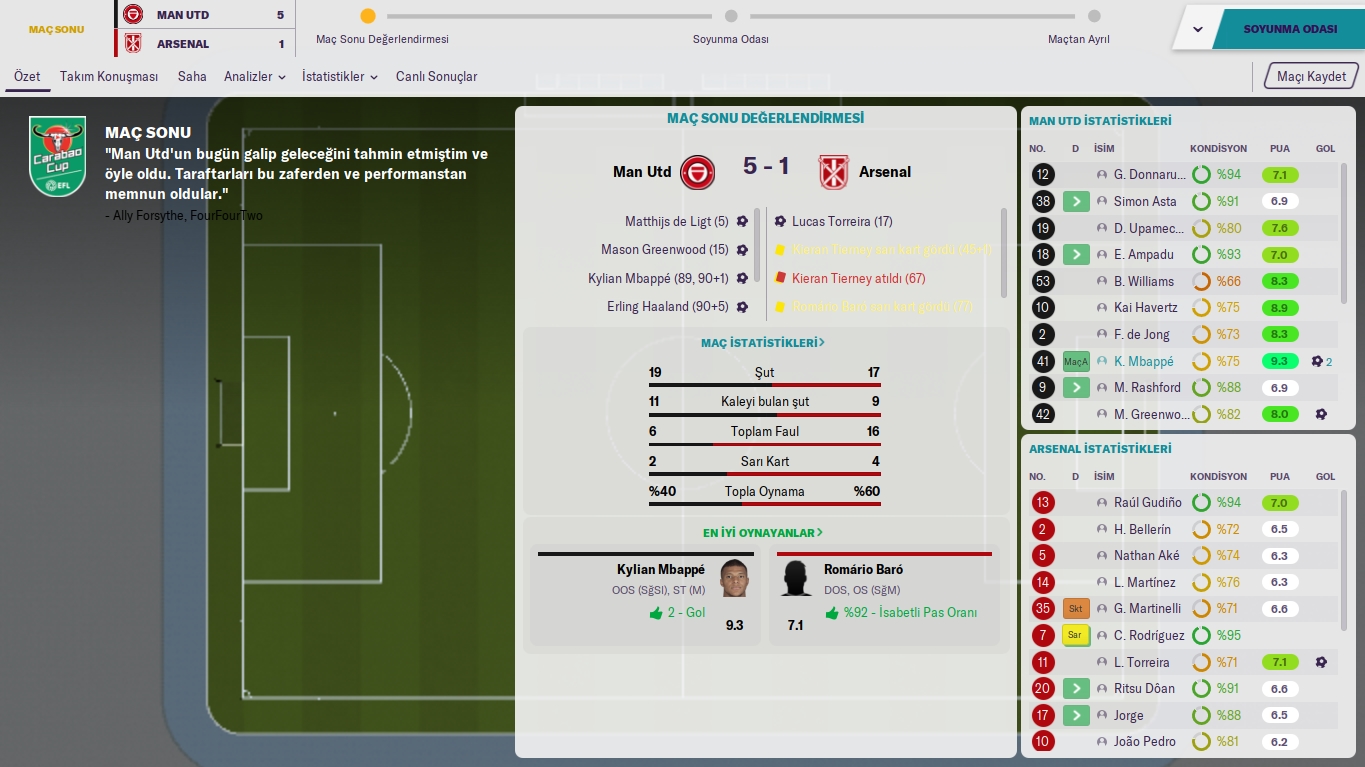Switch to the Özet tab
The height and width of the screenshot is (767, 1365).
click(x=27, y=77)
